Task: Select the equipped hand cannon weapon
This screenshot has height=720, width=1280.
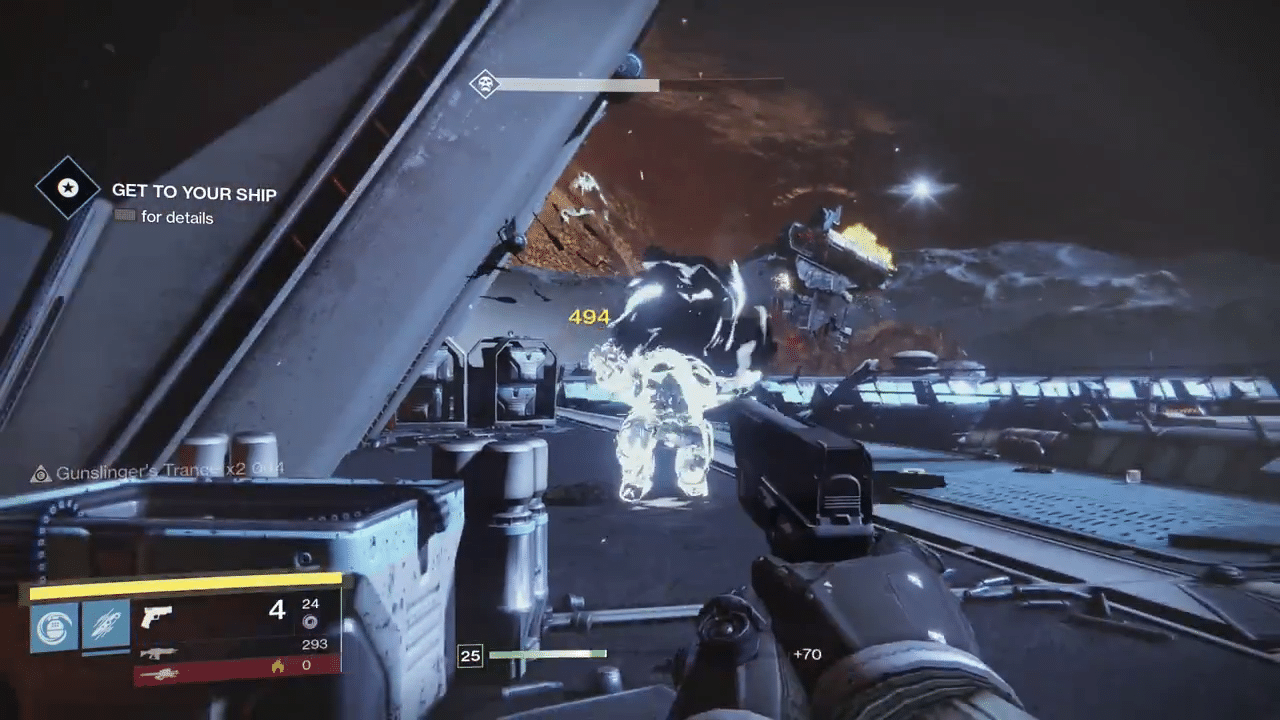Action: coord(157,616)
